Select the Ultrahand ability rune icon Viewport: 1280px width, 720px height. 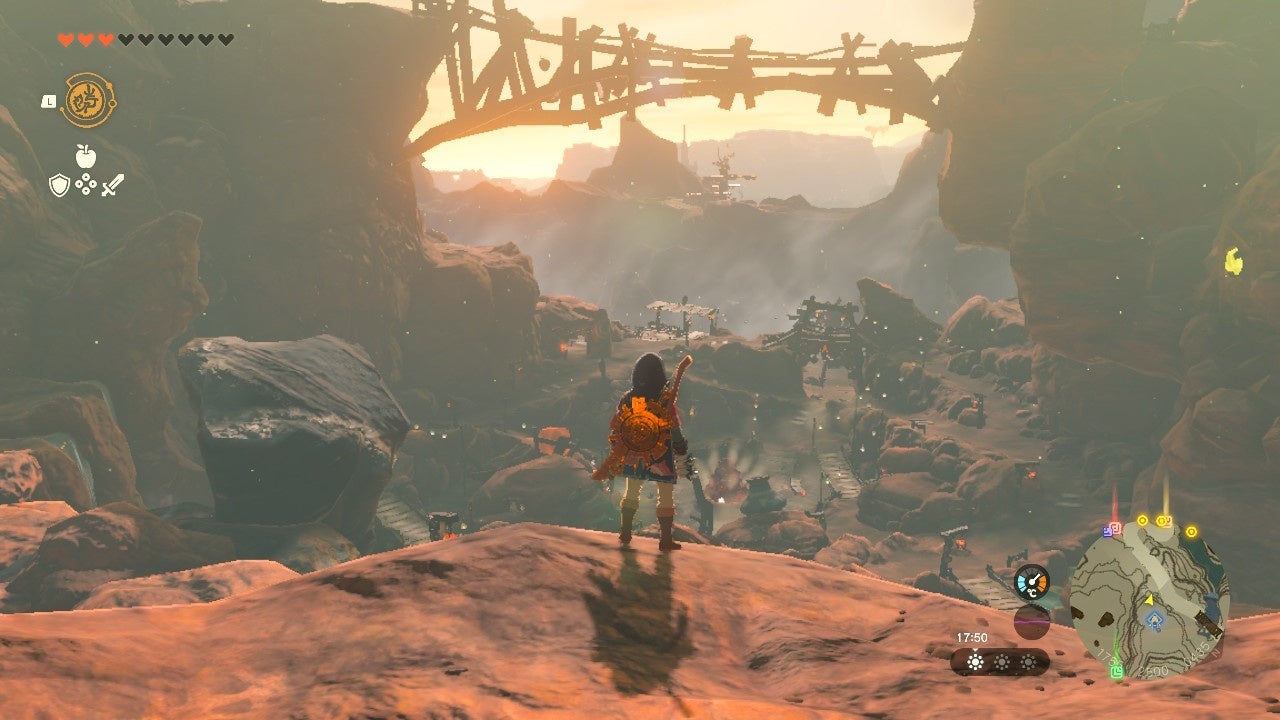[90, 100]
